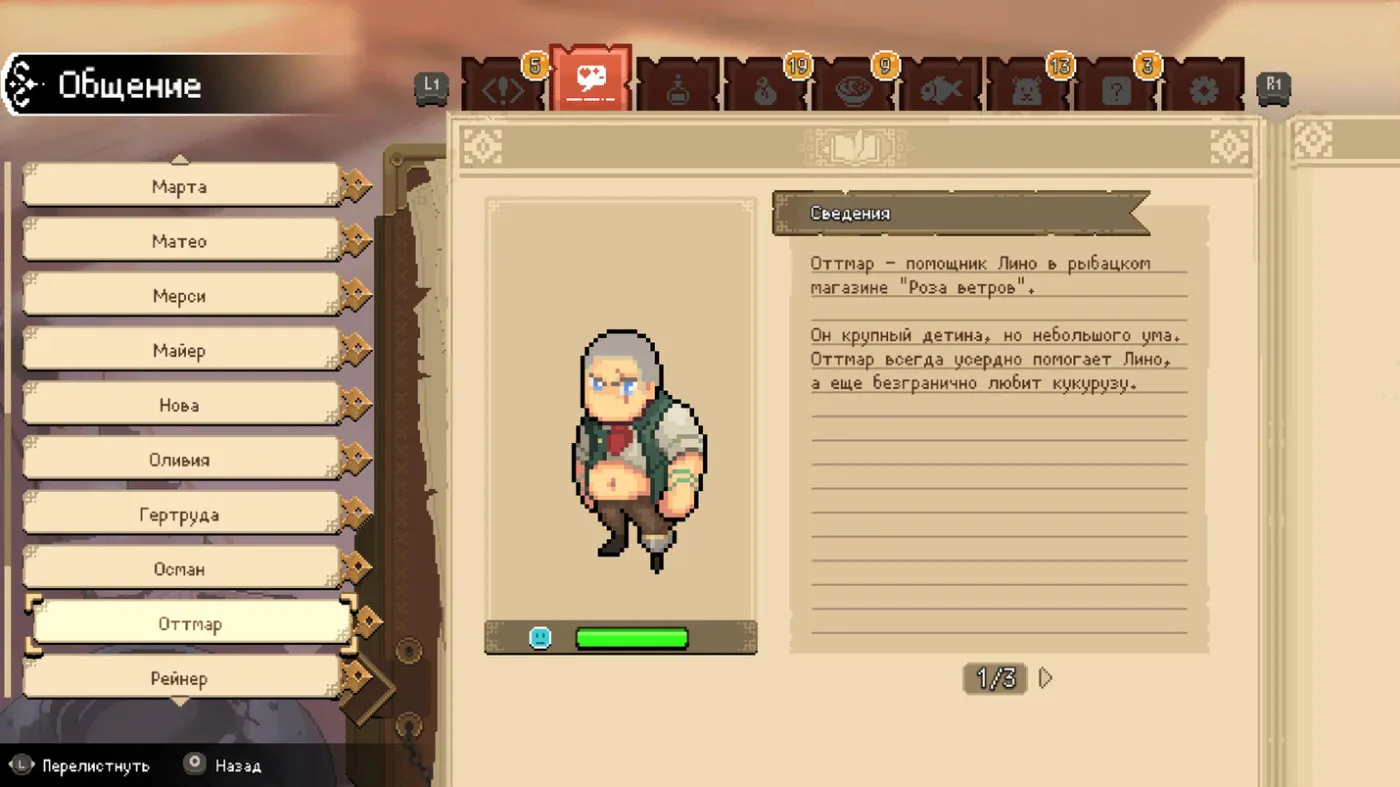The height and width of the screenshot is (787, 1400).
Task: Select the Майер list entry
Action: [180, 351]
